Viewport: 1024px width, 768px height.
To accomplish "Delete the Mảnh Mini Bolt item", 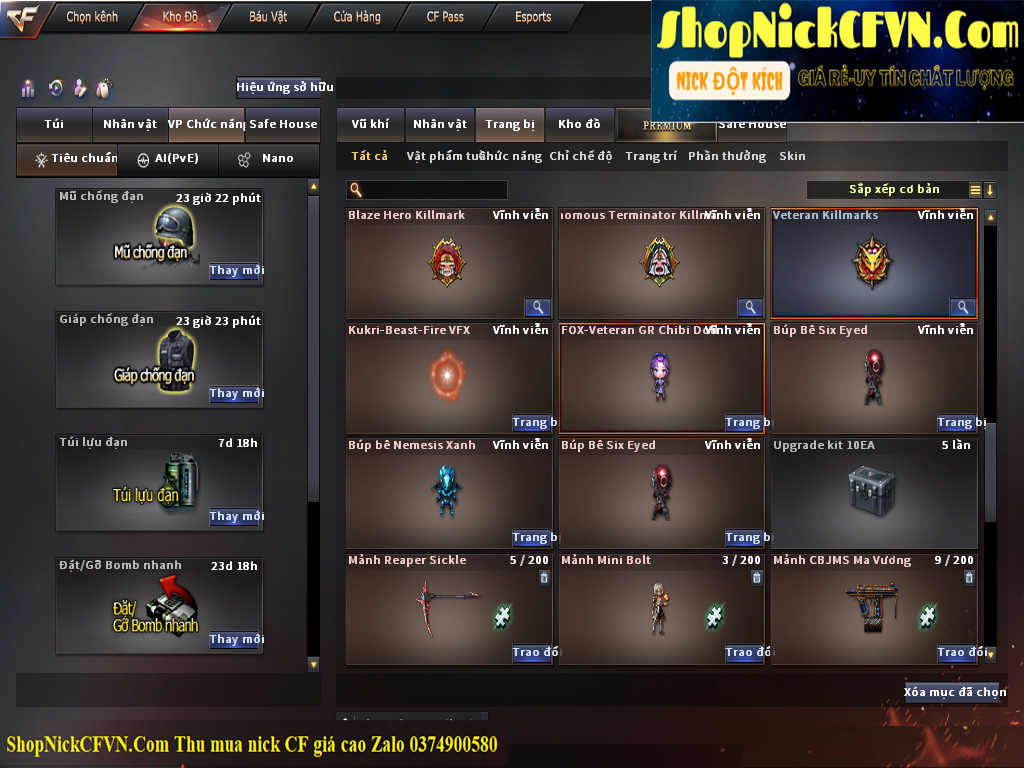I will pos(756,577).
